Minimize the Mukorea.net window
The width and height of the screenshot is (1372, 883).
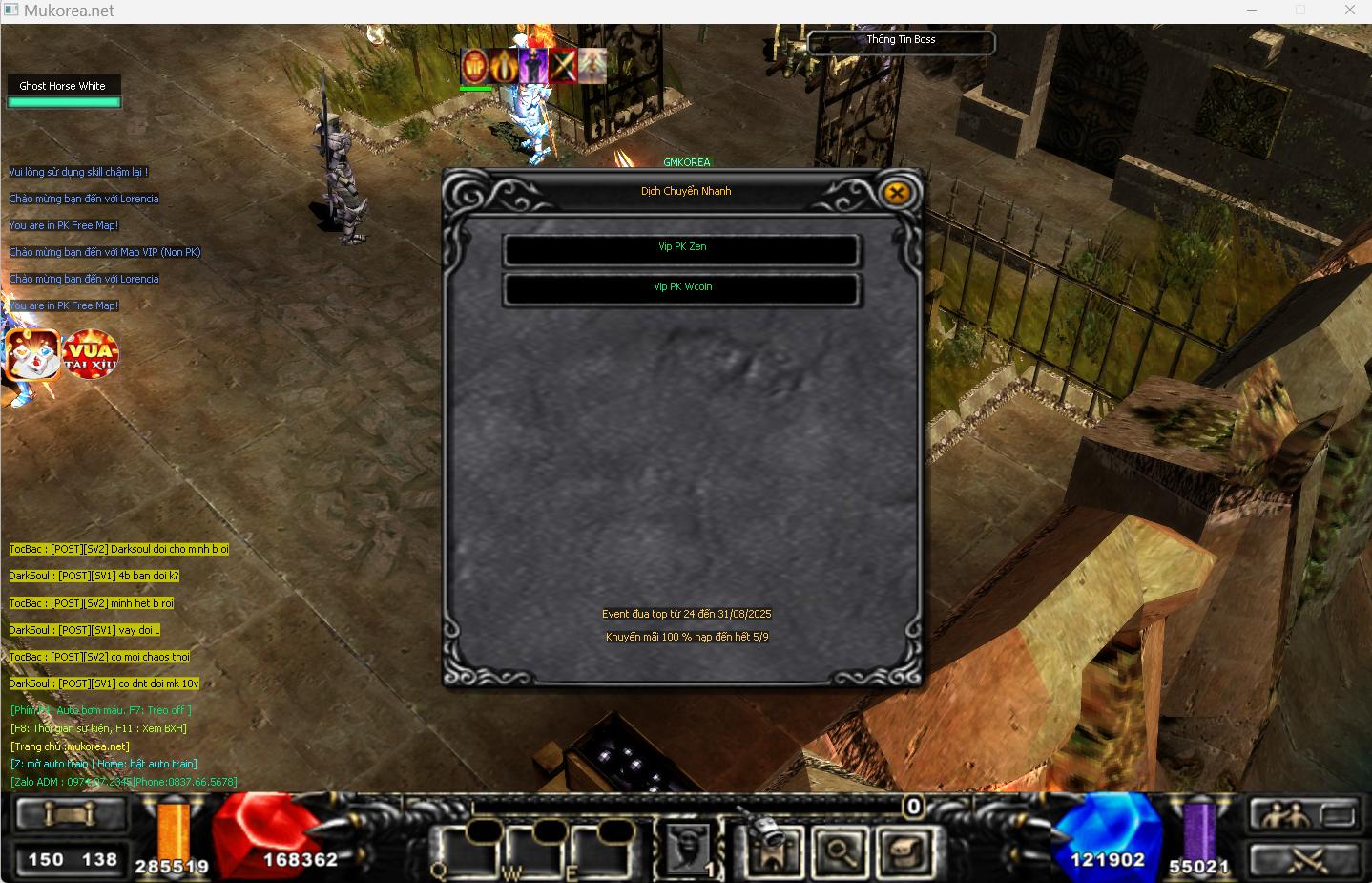1252,11
